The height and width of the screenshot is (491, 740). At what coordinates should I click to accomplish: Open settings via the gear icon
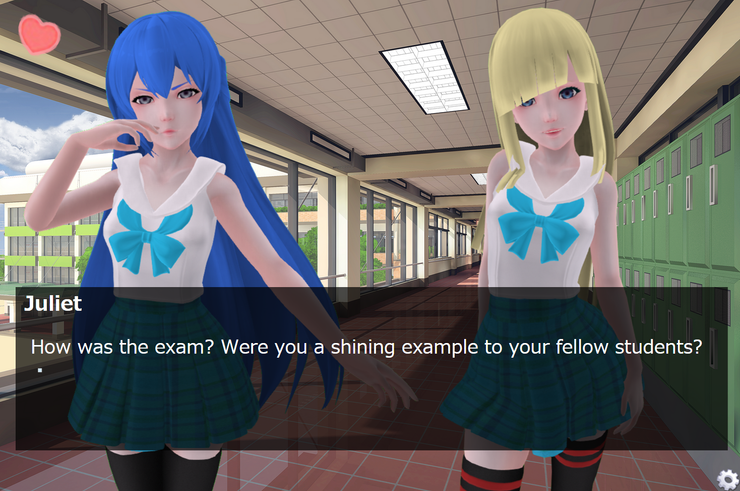click(727, 478)
